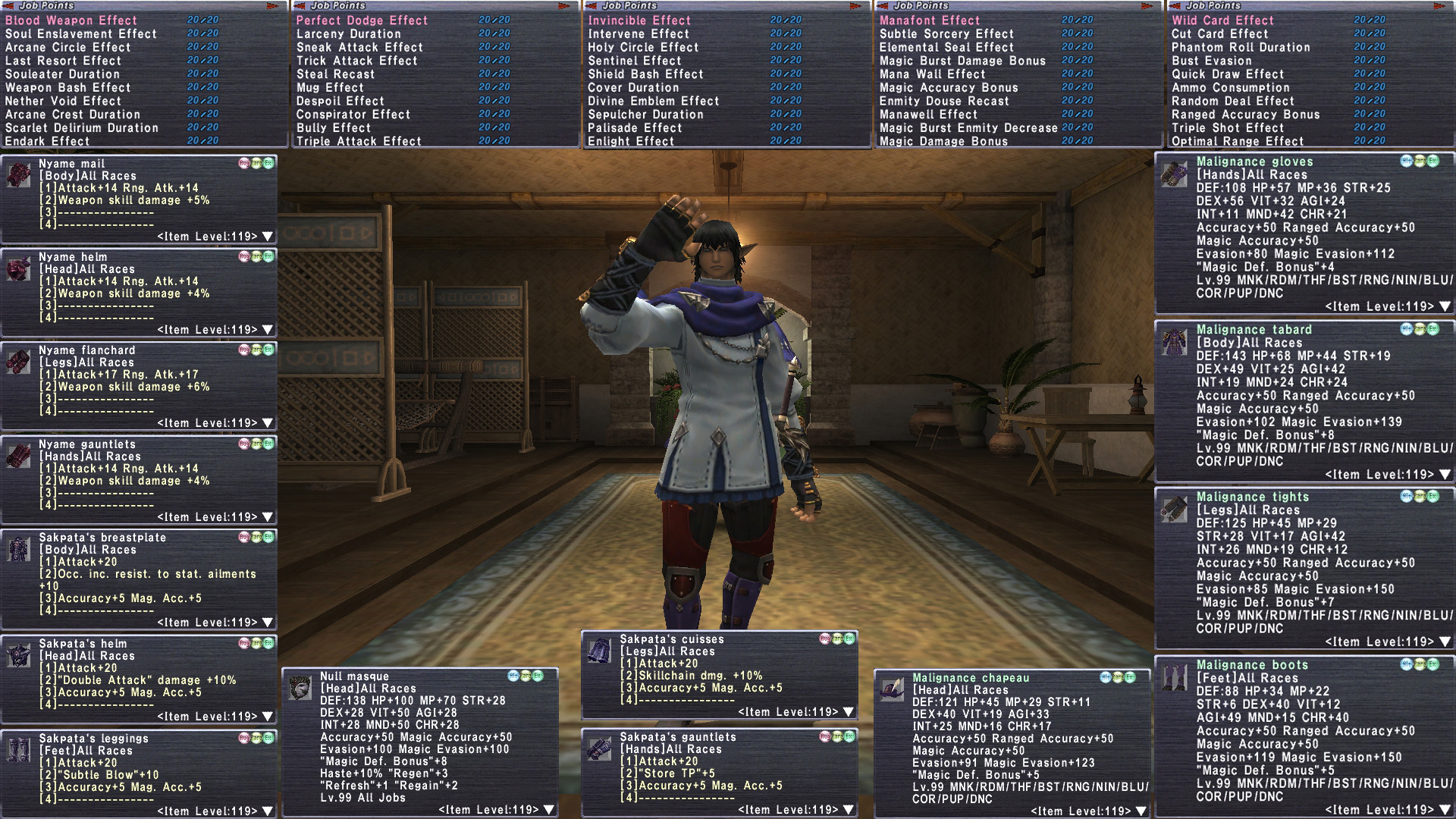Select the Null masque item icon

[300, 688]
